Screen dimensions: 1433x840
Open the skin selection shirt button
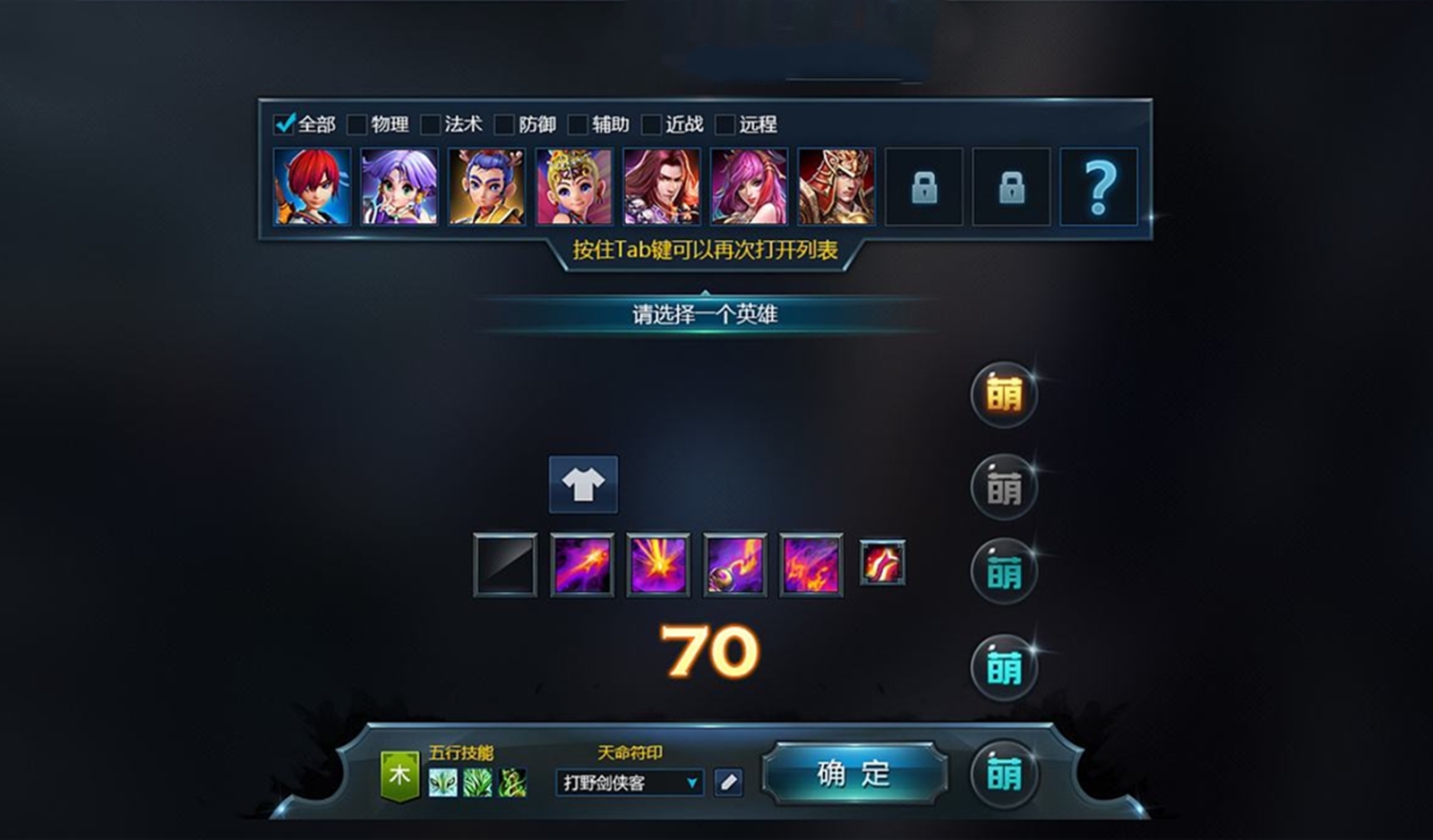(x=583, y=484)
